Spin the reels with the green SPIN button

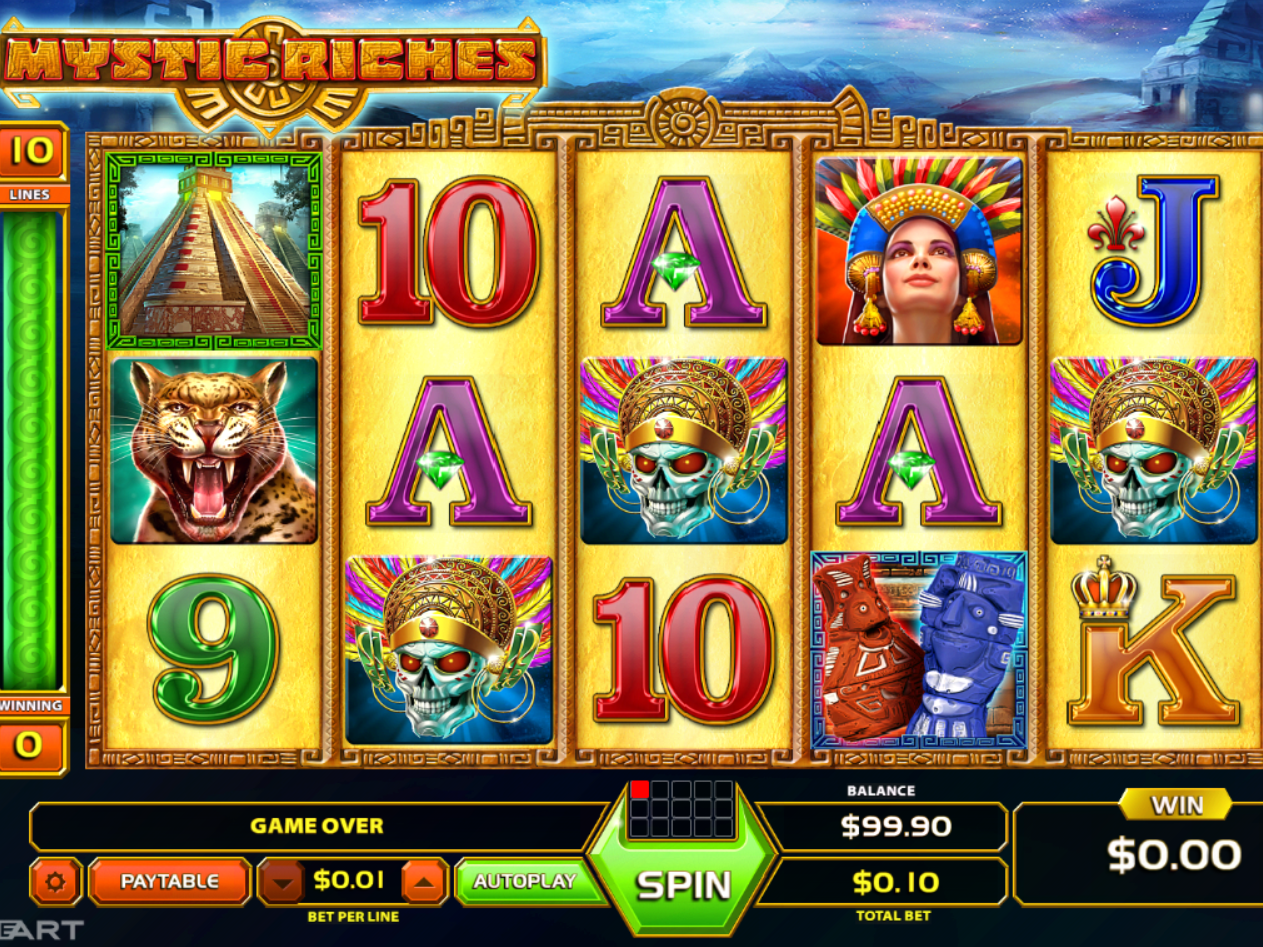[x=684, y=882]
